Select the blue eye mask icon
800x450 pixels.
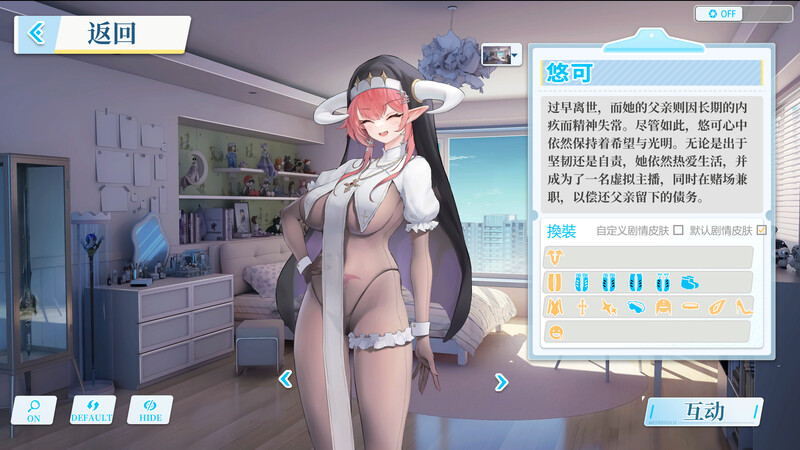click(x=637, y=306)
